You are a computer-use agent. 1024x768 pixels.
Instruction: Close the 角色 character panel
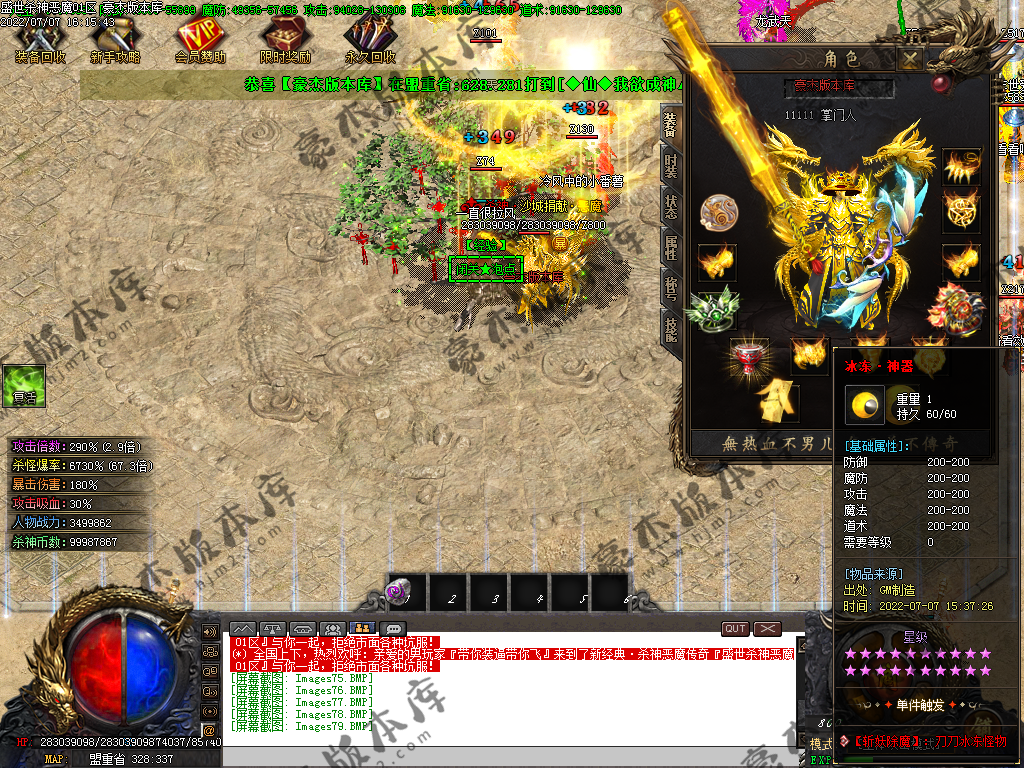[909, 60]
